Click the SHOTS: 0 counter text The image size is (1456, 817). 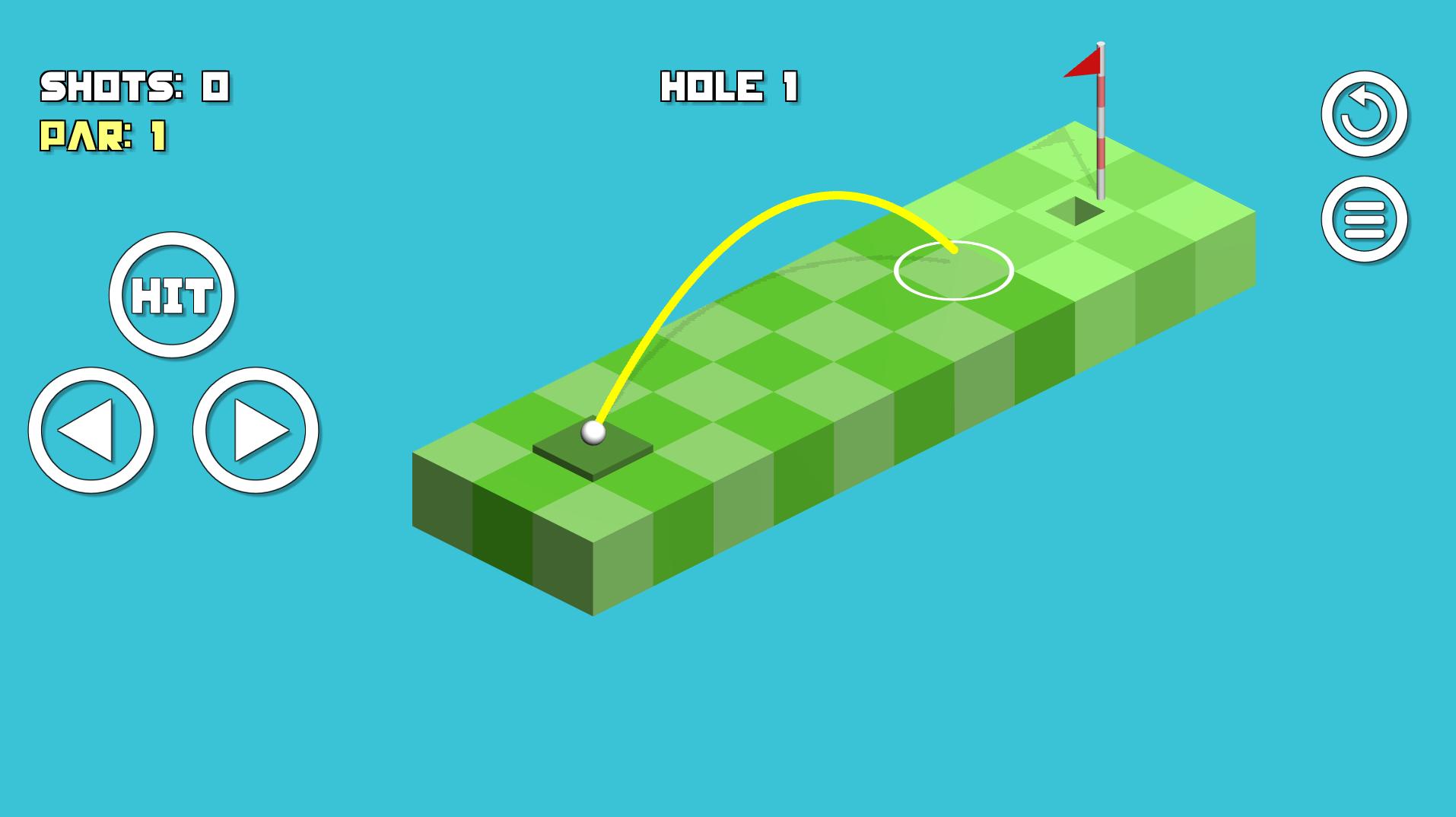click(133, 85)
